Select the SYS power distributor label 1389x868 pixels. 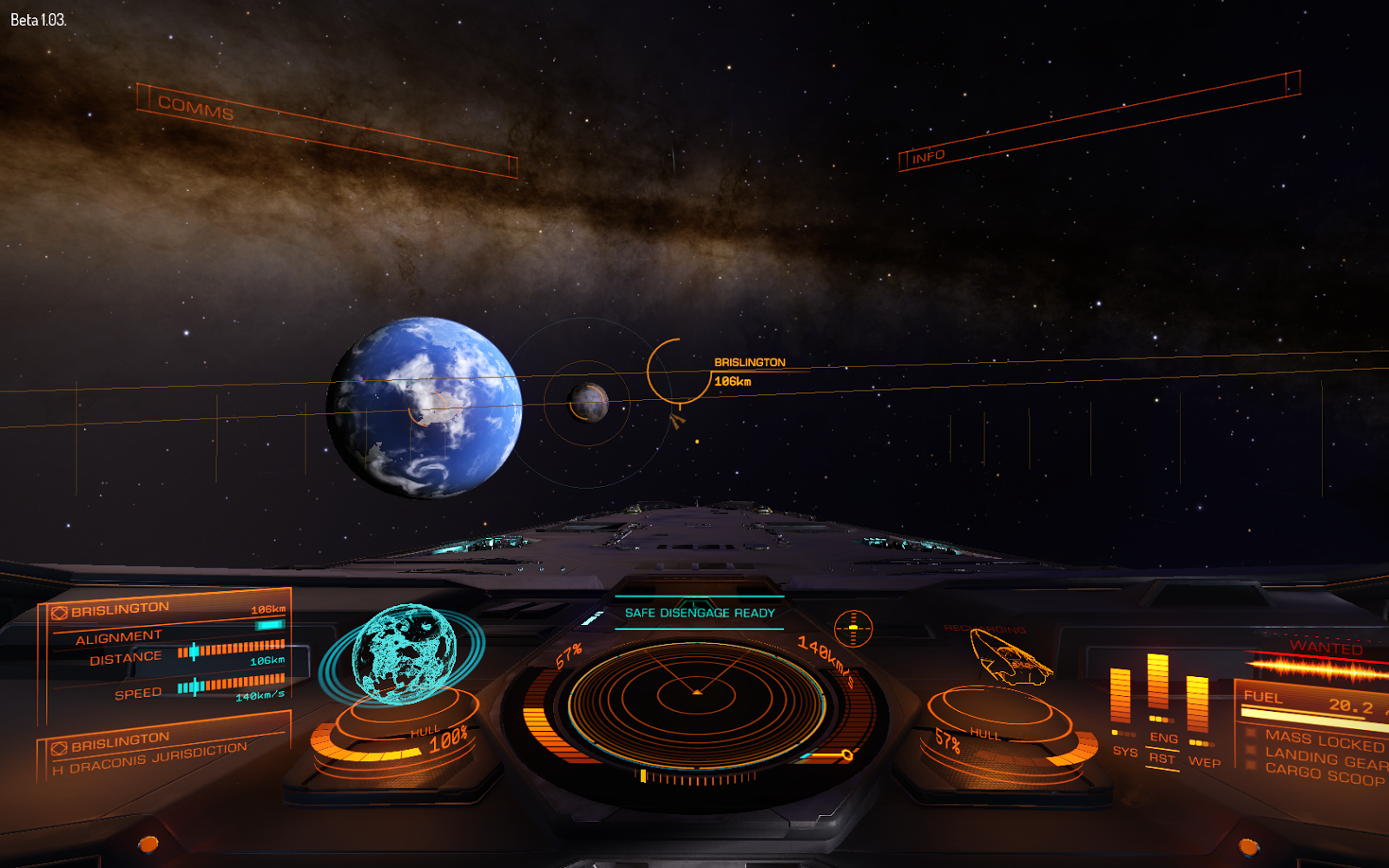[x=1124, y=751]
